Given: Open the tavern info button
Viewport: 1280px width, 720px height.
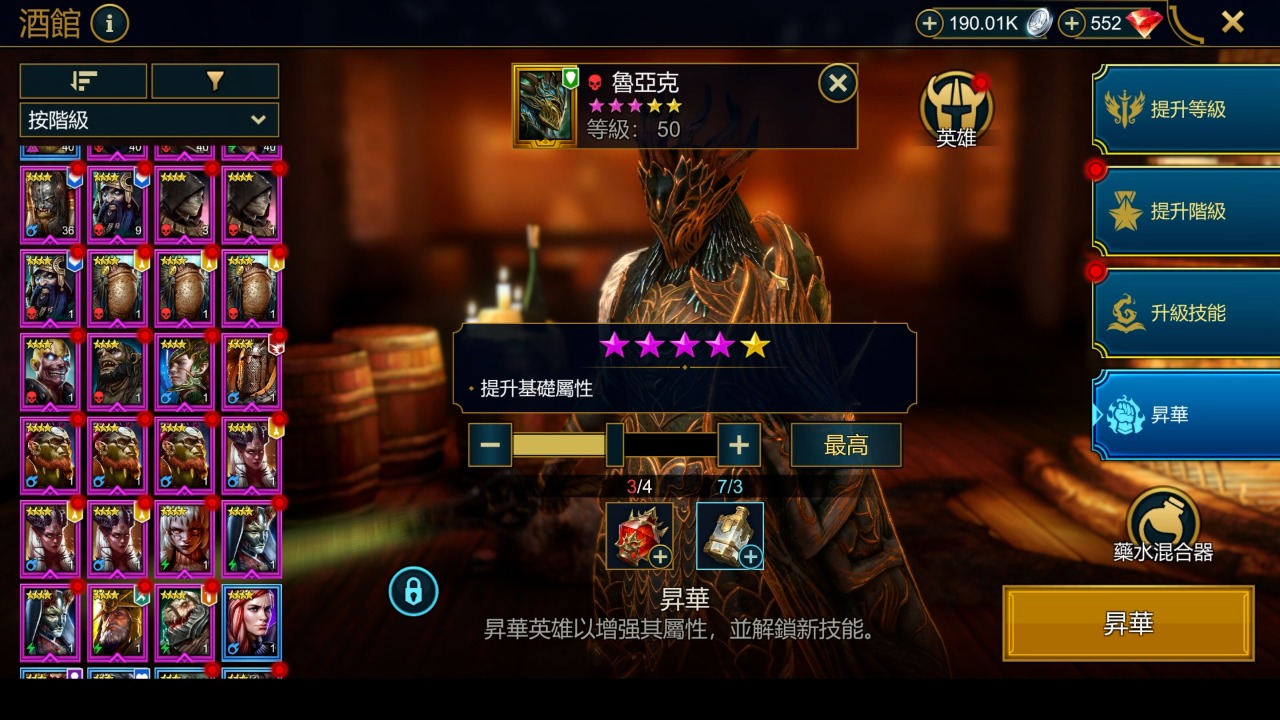Looking at the screenshot, I should pyautogui.click(x=110, y=22).
